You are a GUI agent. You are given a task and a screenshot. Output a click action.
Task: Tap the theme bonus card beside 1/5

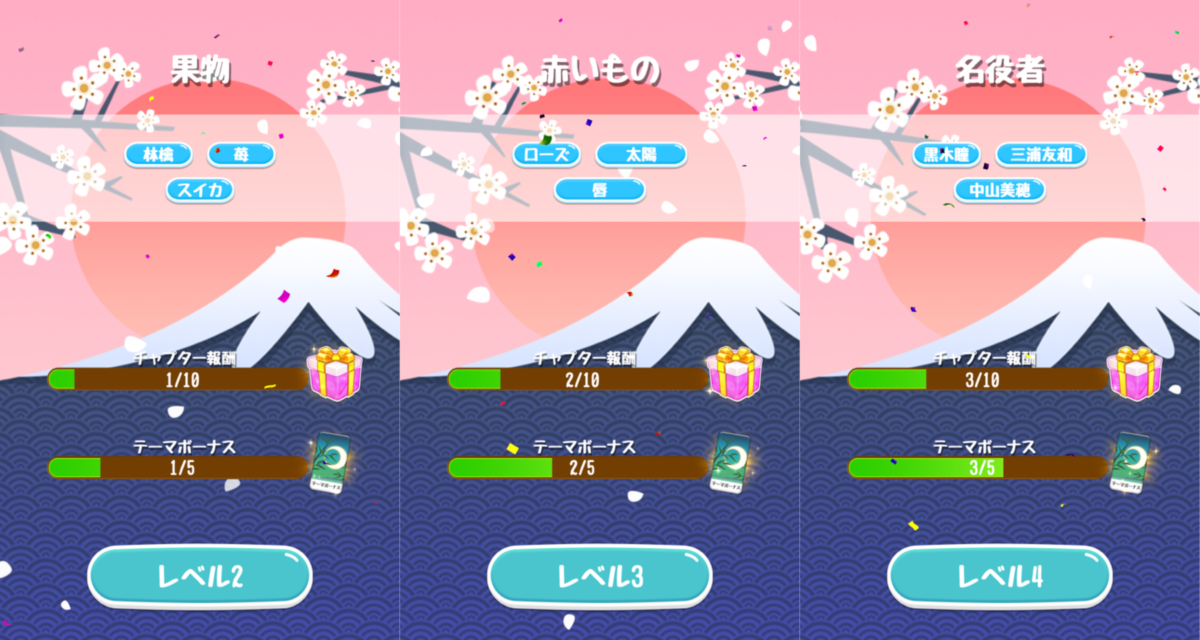(331, 463)
